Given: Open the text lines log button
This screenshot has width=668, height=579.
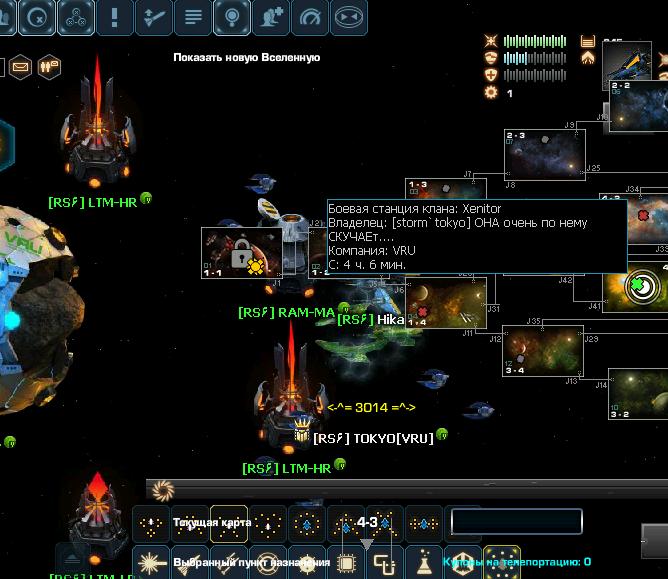Looking at the screenshot, I should click(x=193, y=17).
